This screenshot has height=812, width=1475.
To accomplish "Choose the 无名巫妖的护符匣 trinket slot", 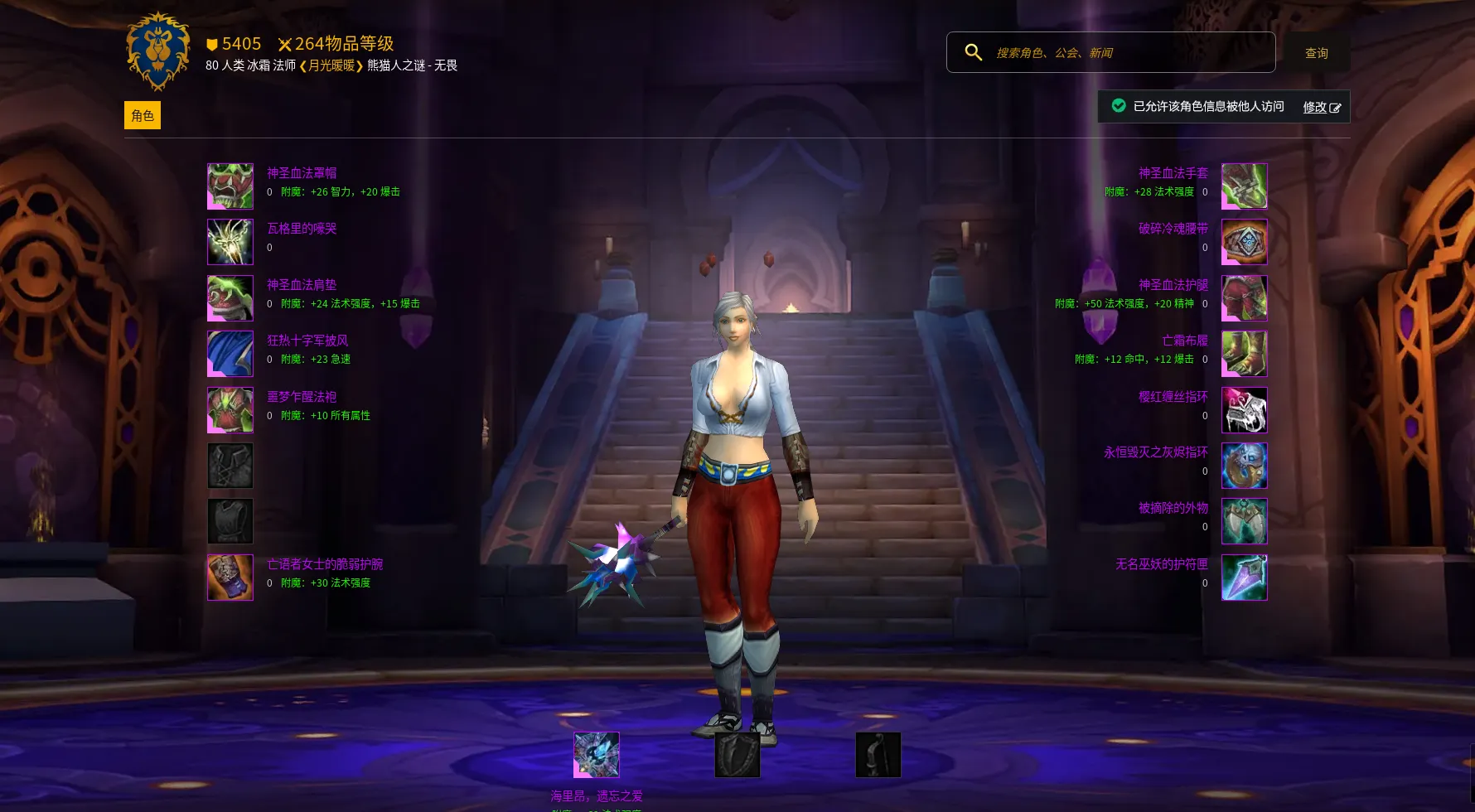I will pyautogui.click(x=1244, y=578).
